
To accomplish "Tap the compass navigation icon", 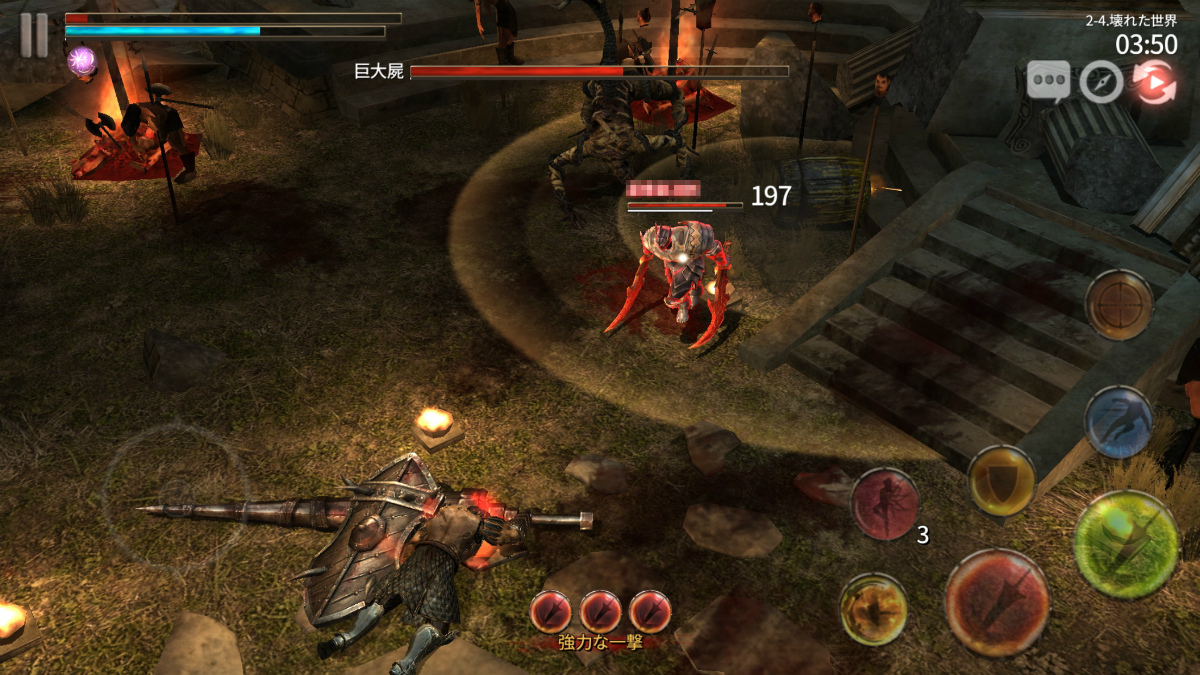I will click(x=1101, y=82).
